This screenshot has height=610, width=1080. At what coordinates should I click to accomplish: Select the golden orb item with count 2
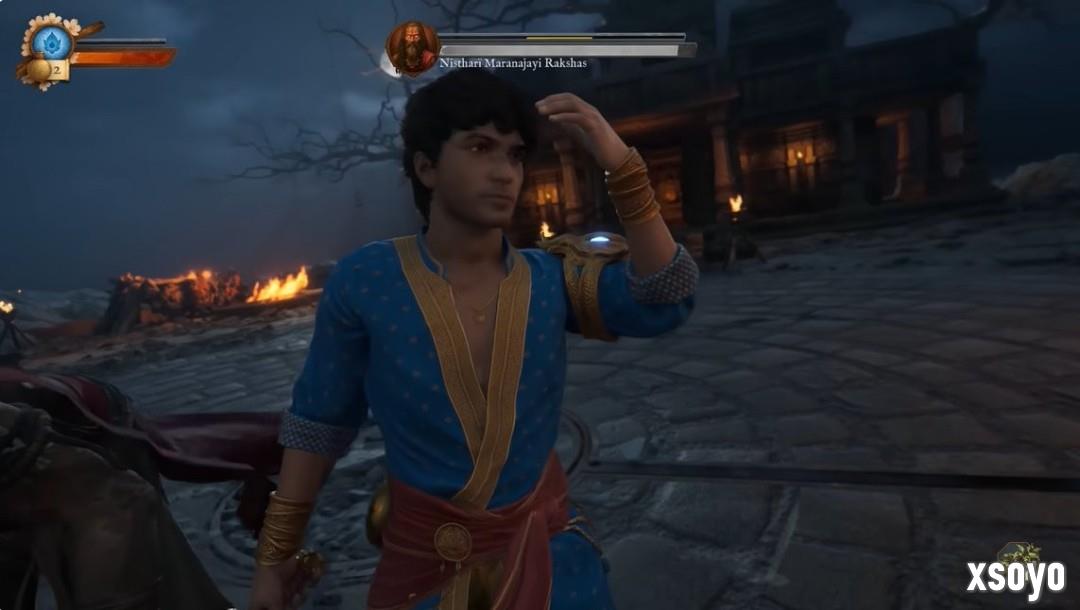click(x=40, y=70)
